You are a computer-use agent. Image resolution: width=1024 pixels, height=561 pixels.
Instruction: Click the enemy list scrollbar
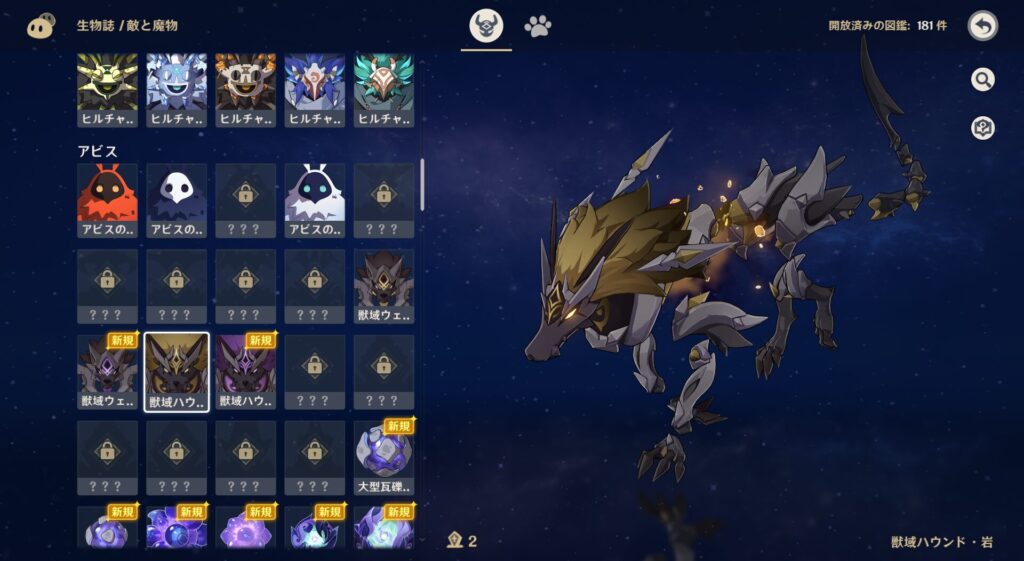(x=422, y=184)
